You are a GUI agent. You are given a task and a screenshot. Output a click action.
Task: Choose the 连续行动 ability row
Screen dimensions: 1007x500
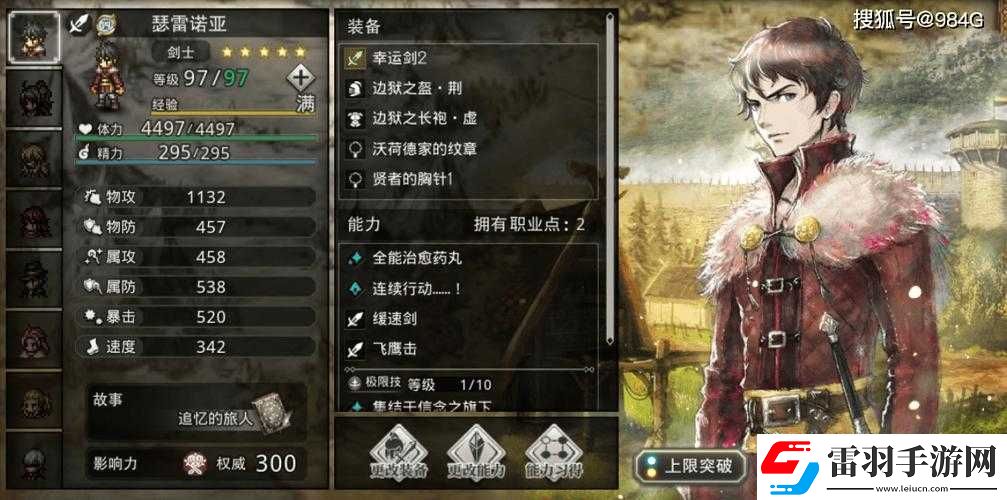pos(470,288)
